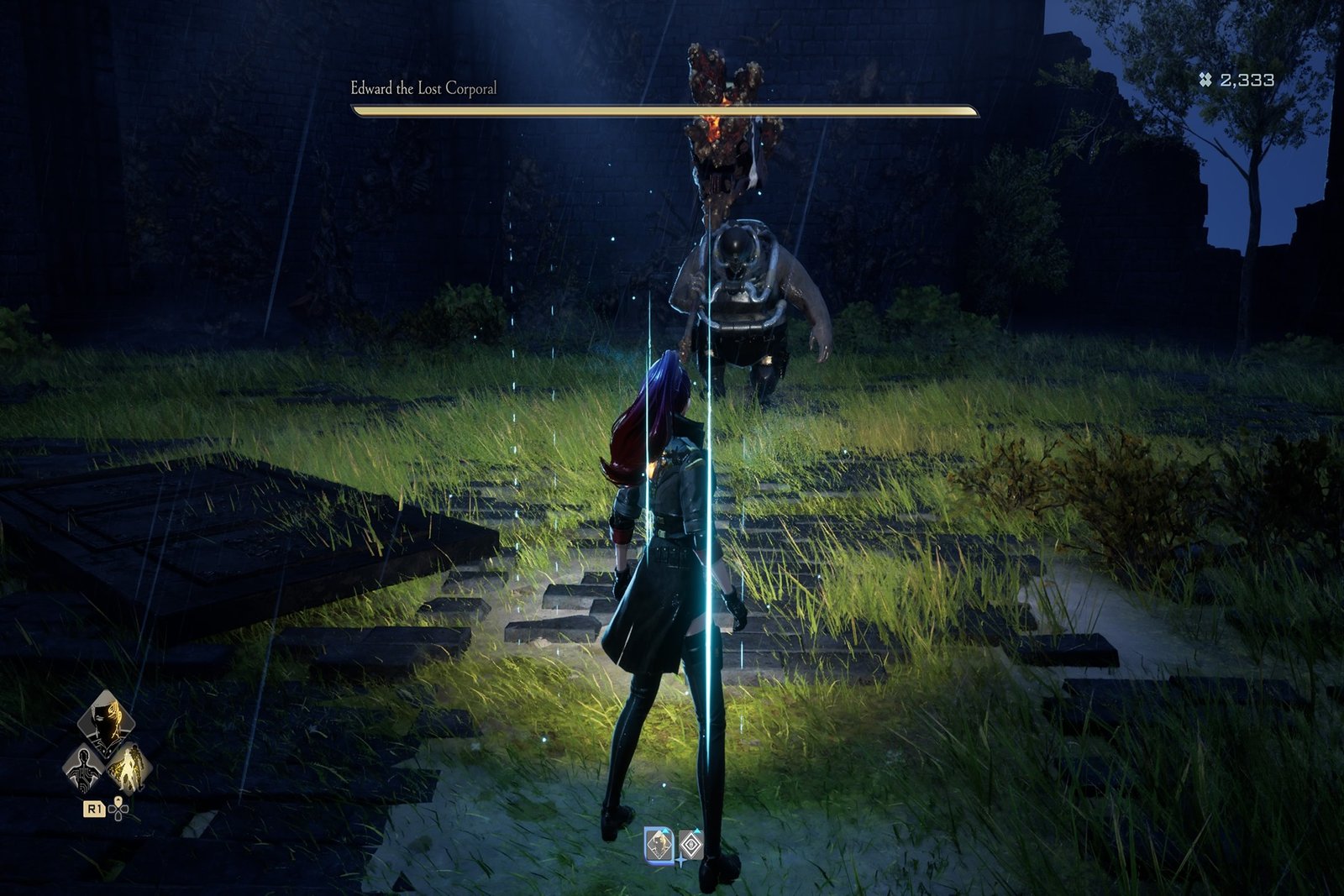Select the glowing companion summon icon
Viewport: 1344px width, 896px height.
[131, 768]
